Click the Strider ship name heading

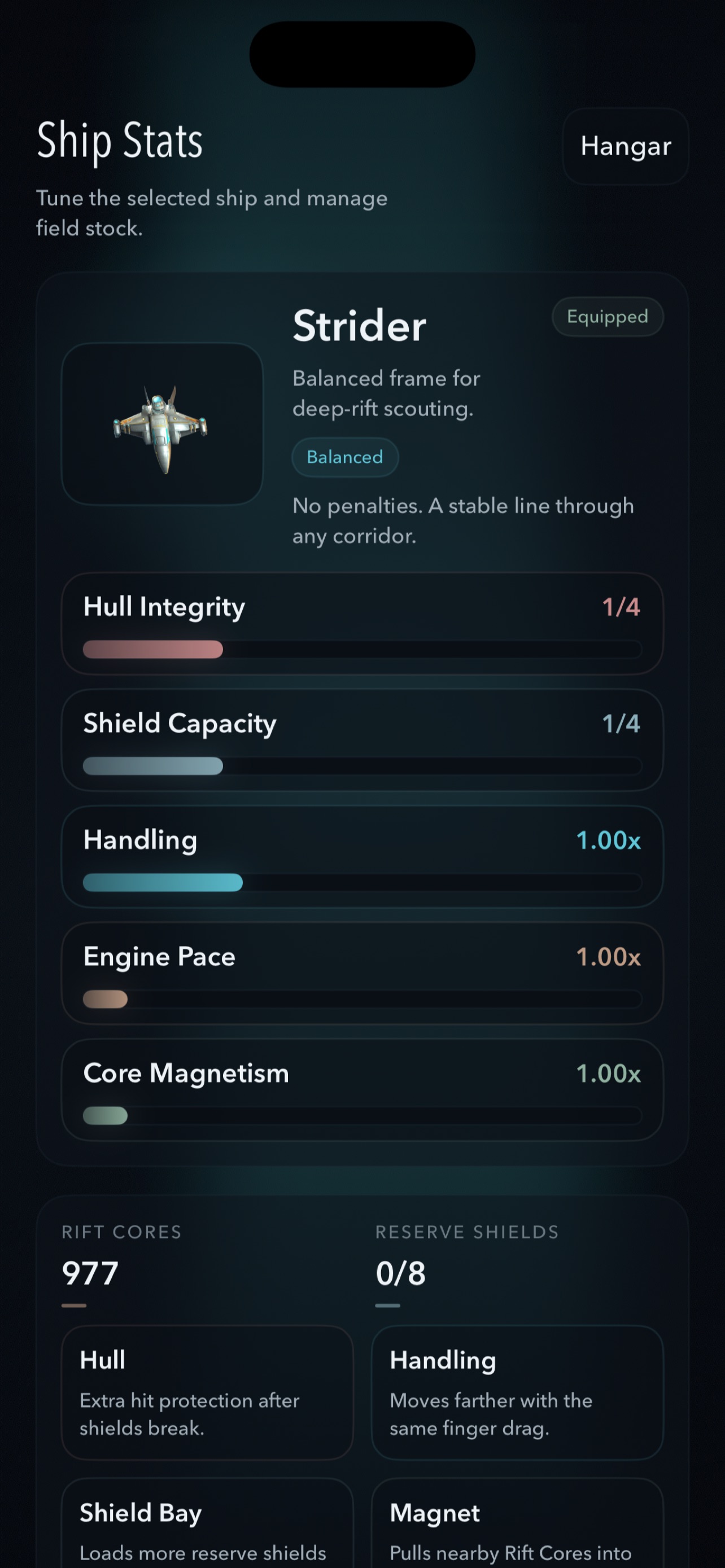(359, 325)
